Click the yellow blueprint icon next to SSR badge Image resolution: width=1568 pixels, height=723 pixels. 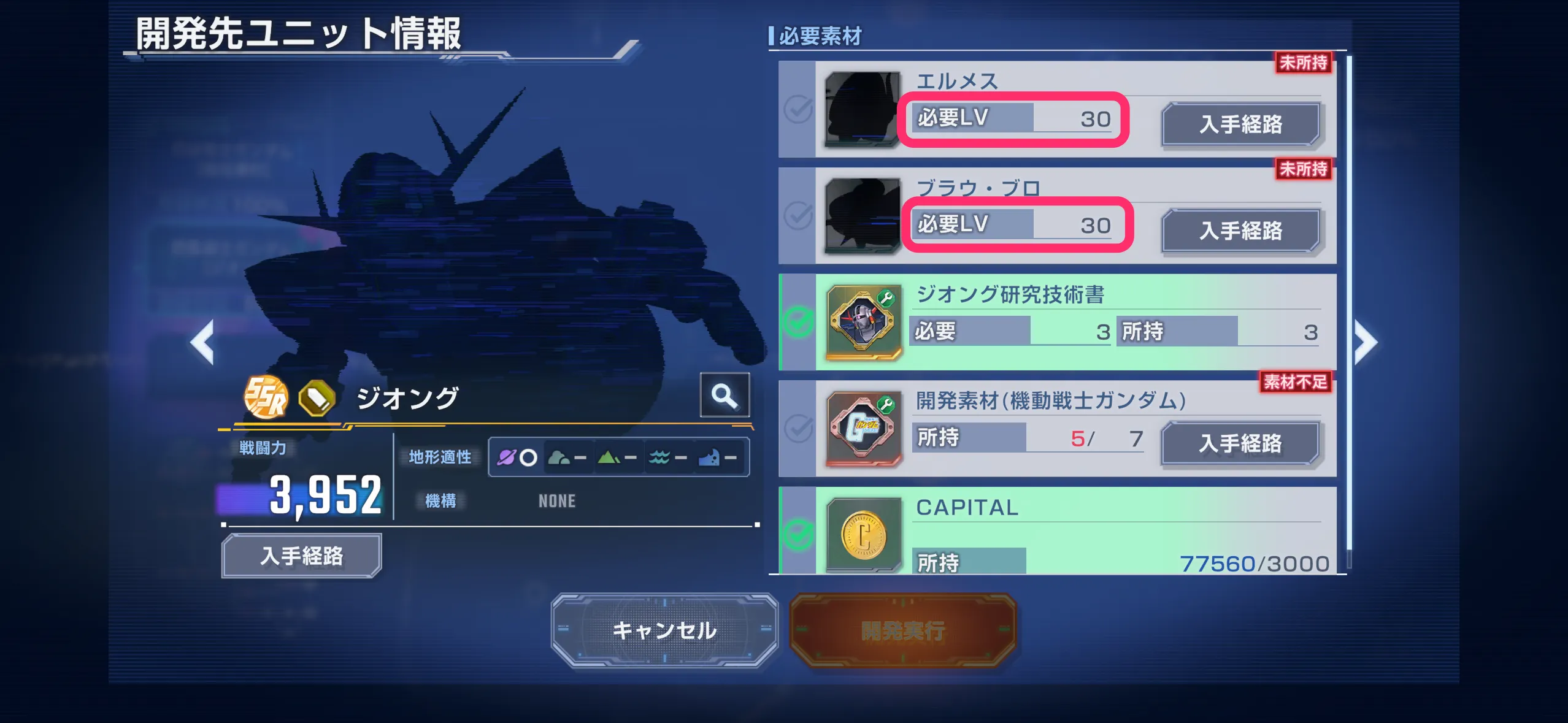pos(318,397)
